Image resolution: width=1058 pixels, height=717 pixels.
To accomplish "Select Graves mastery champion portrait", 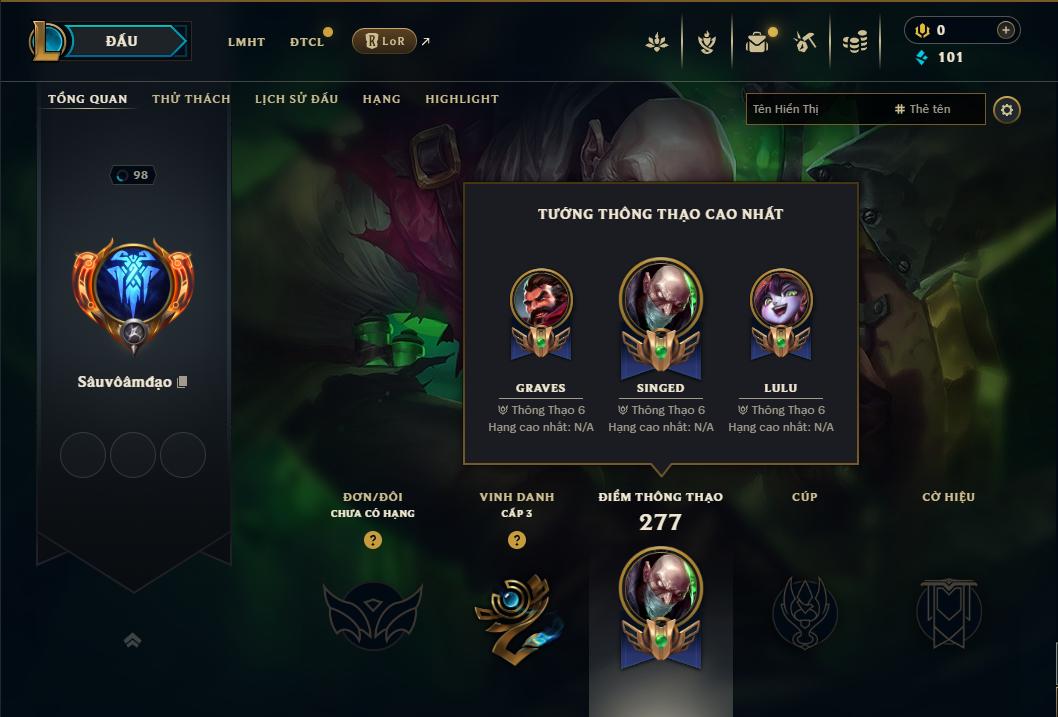I will (541, 300).
